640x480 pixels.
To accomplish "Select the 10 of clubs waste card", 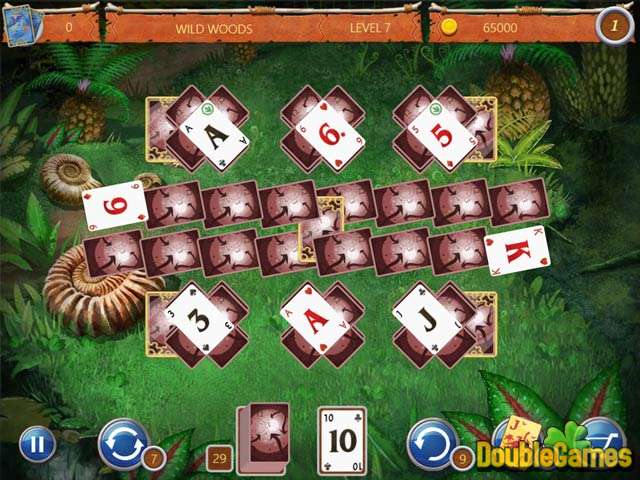I will pos(342,440).
